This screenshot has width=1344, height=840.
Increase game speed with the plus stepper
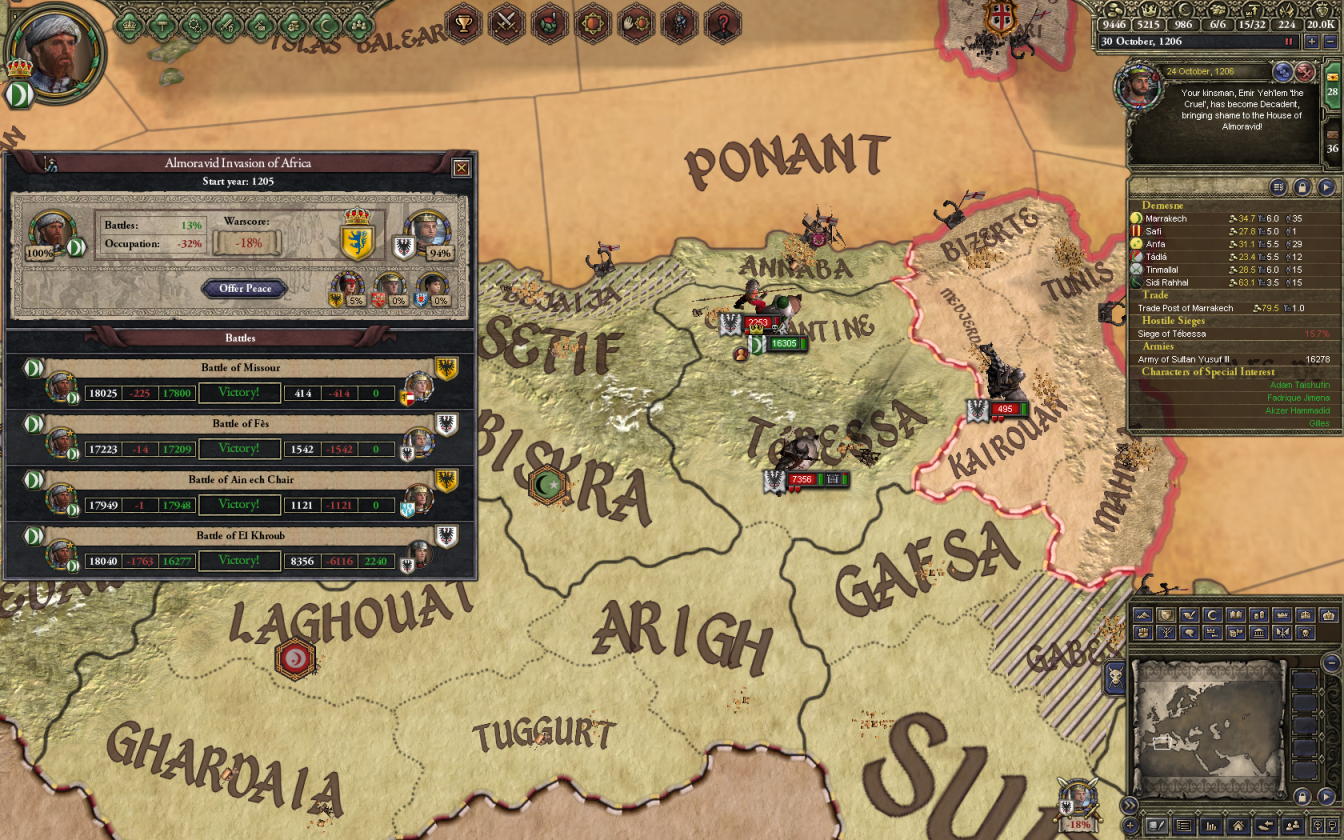click(x=1312, y=41)
